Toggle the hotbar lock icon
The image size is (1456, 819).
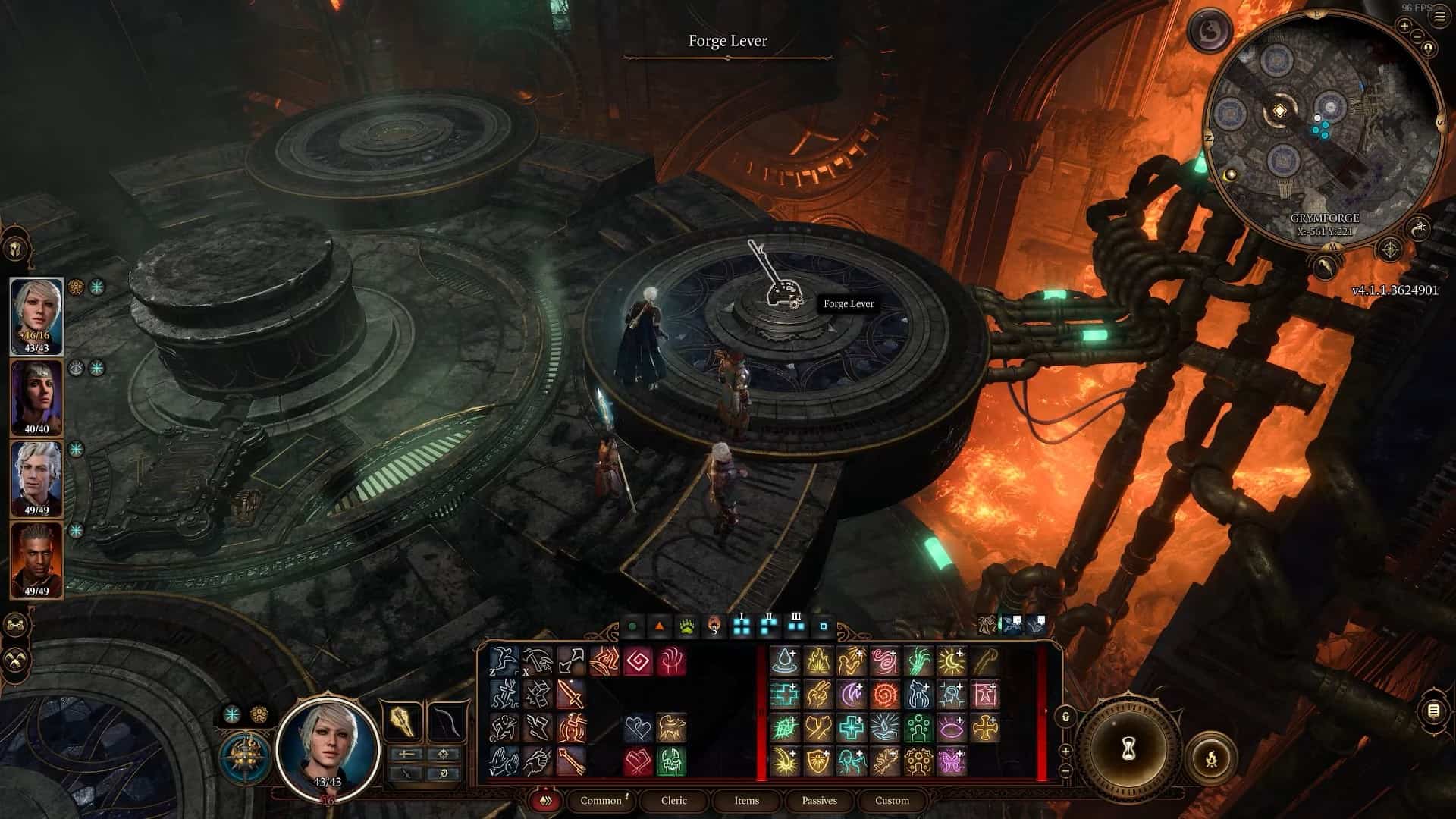point(1065,717)
